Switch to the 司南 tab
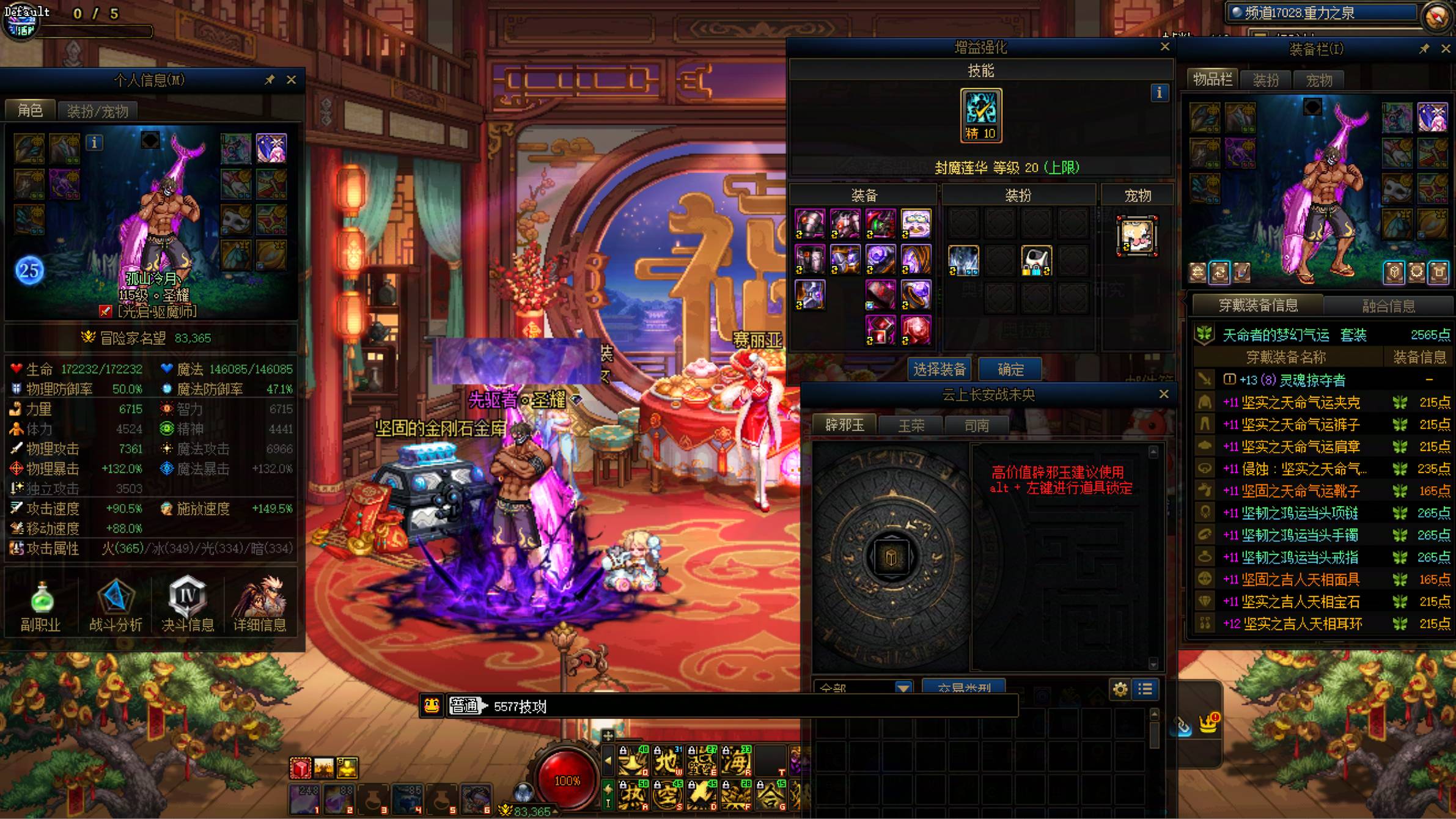This screenshot has height=819, width=1456. (x=976, y=425)
